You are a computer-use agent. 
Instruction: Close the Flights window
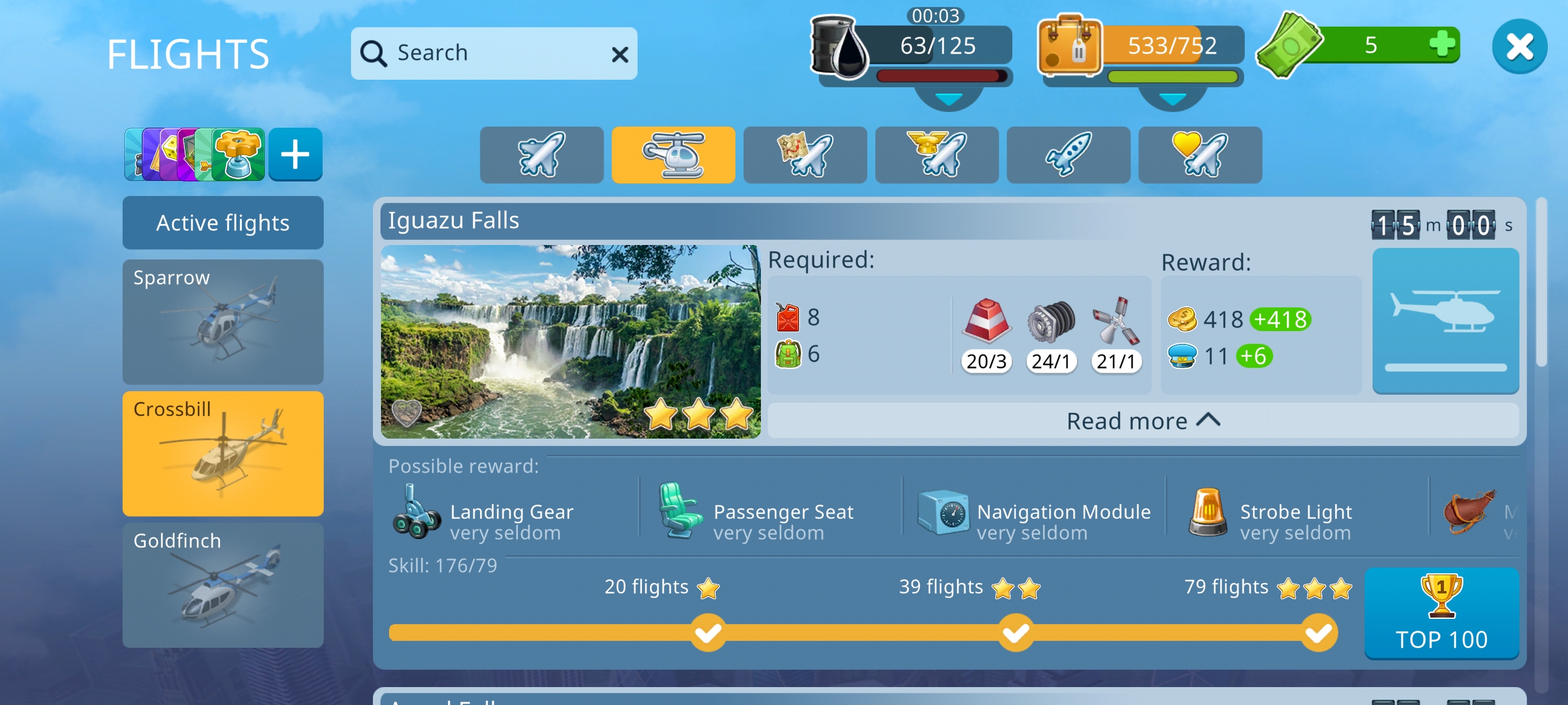(x=1519, y=47)
